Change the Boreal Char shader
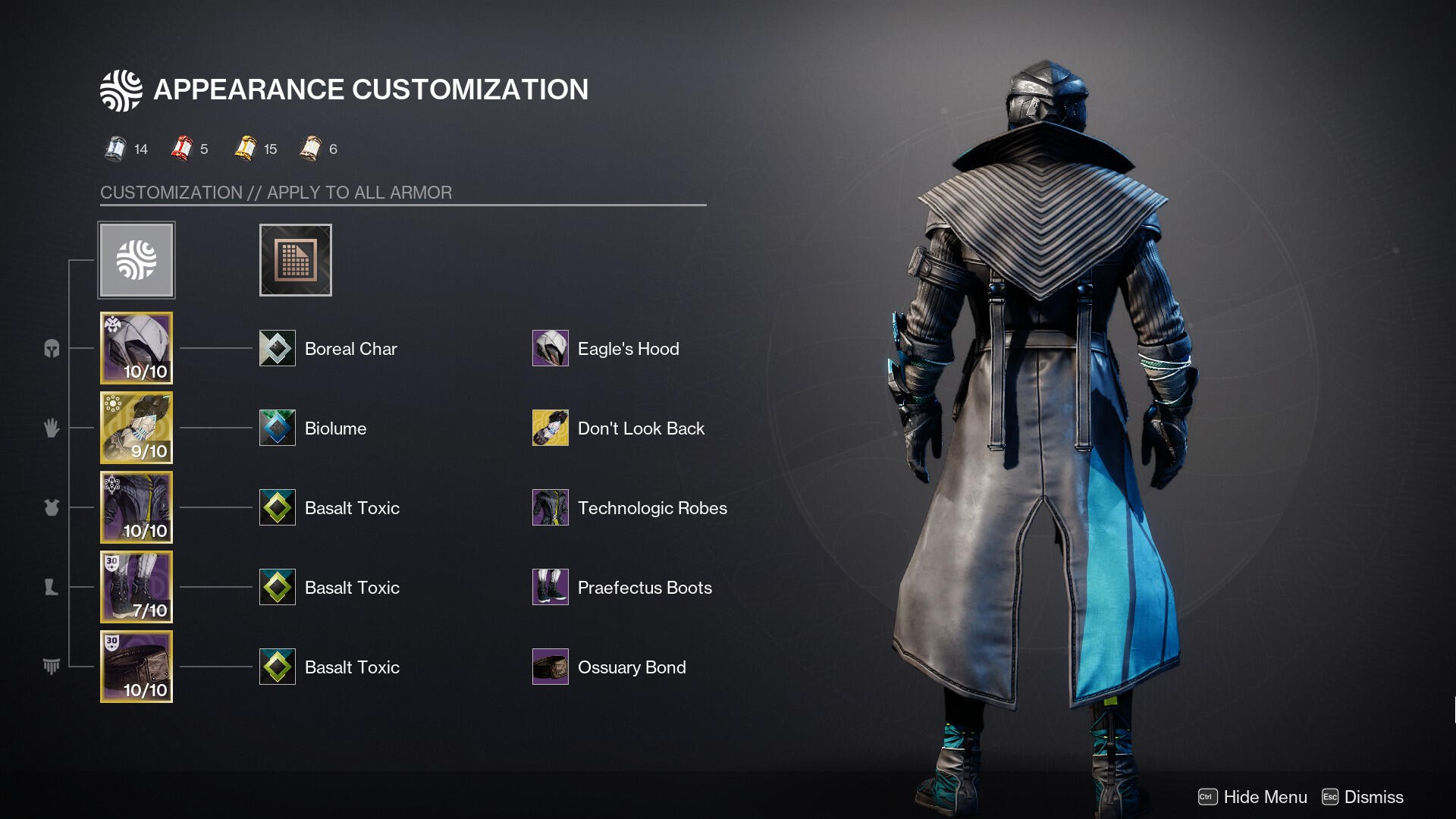1456x819 pixels. [278, 348]
